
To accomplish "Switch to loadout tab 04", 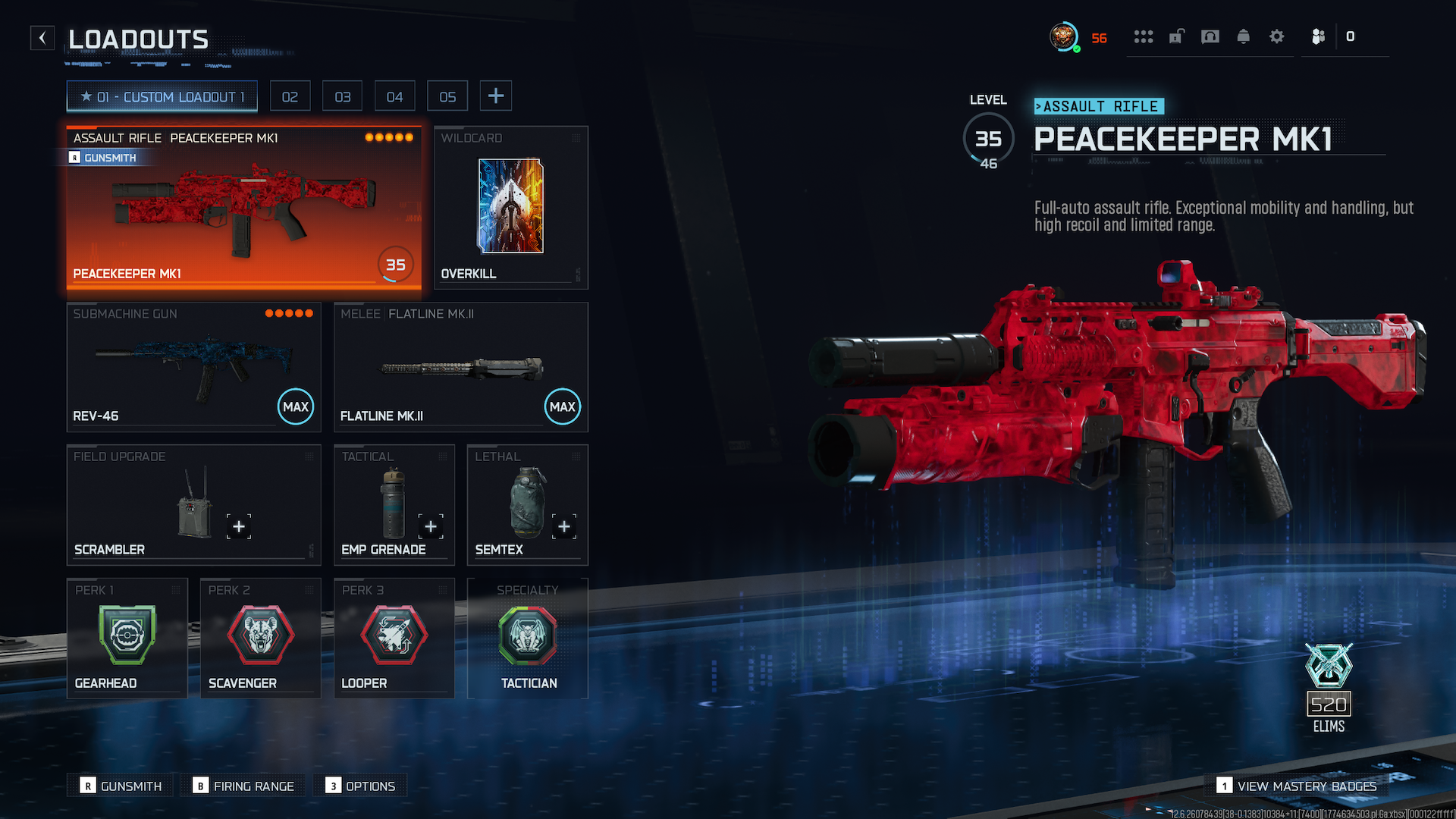I will tap(394, 96).
